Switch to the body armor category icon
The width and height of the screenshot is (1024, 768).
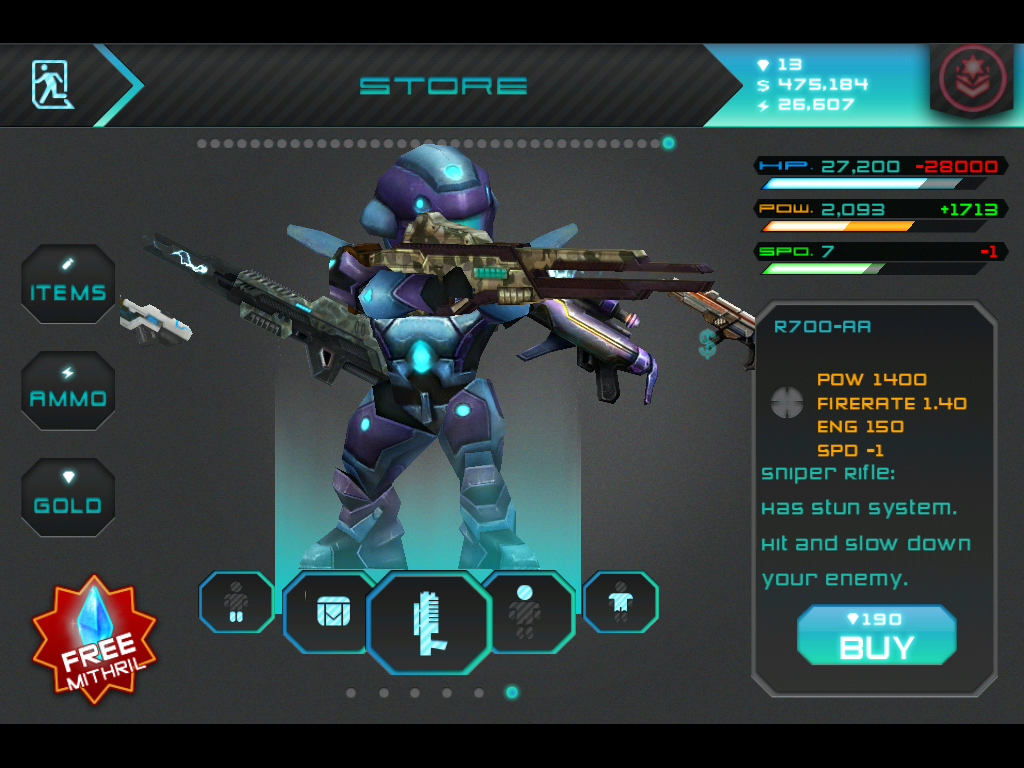click(620, 602)
